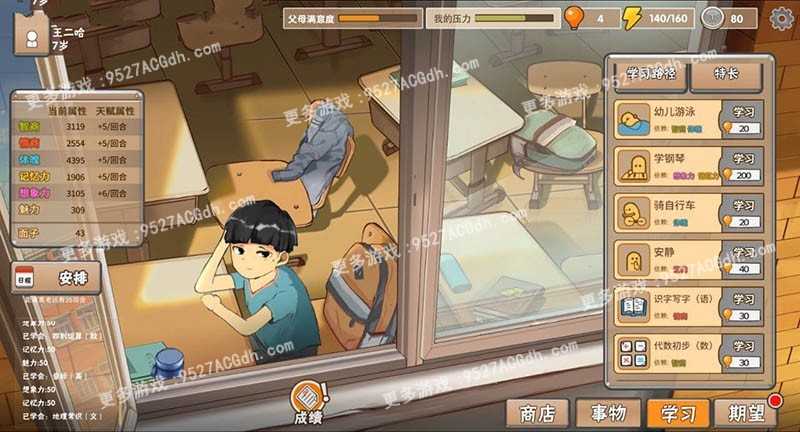Click the 王二哈 character portrait
The height and width of the screenshot is (432, 800).
[32, 38]
